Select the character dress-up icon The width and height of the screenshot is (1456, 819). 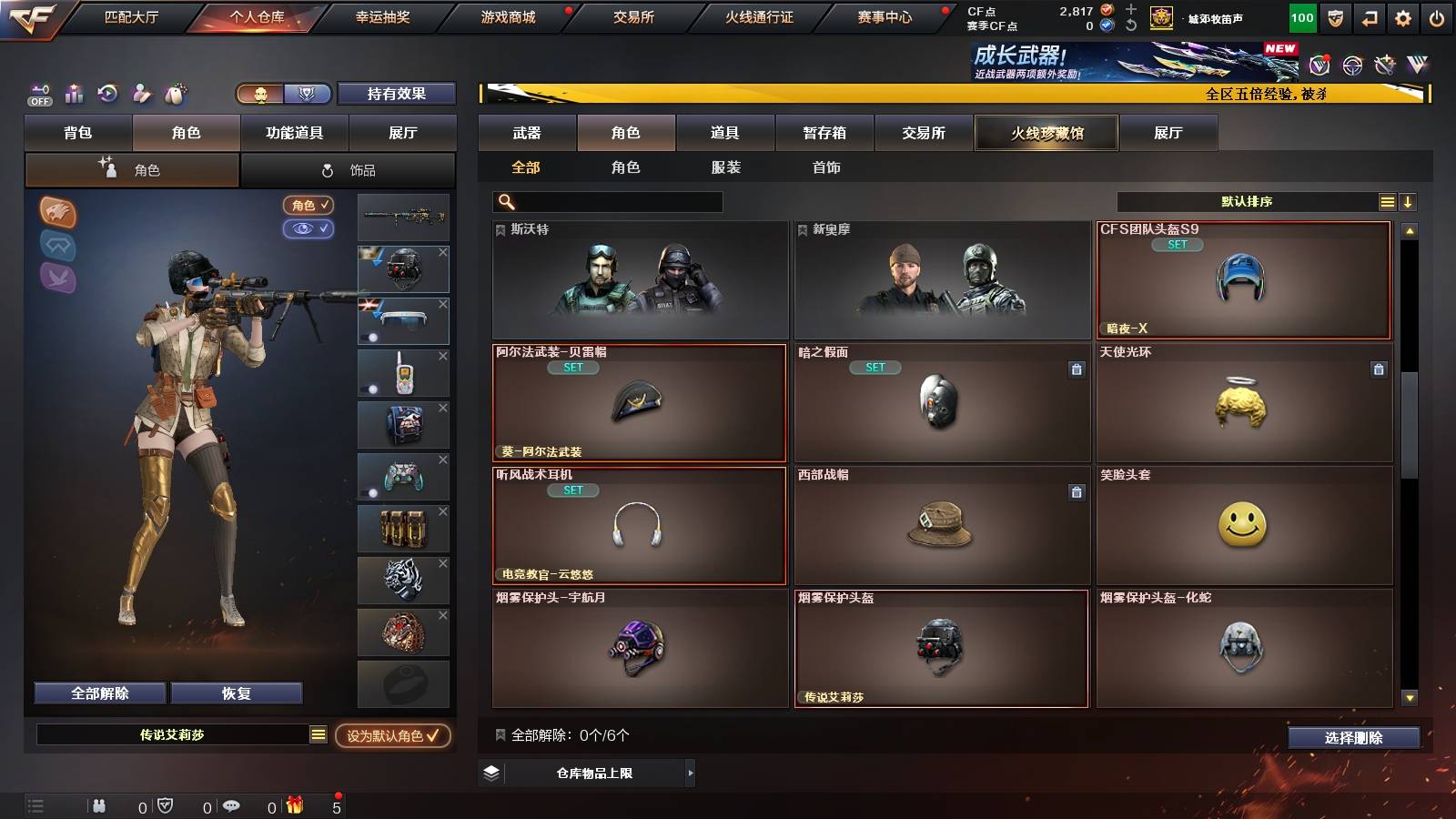(140, 92)
